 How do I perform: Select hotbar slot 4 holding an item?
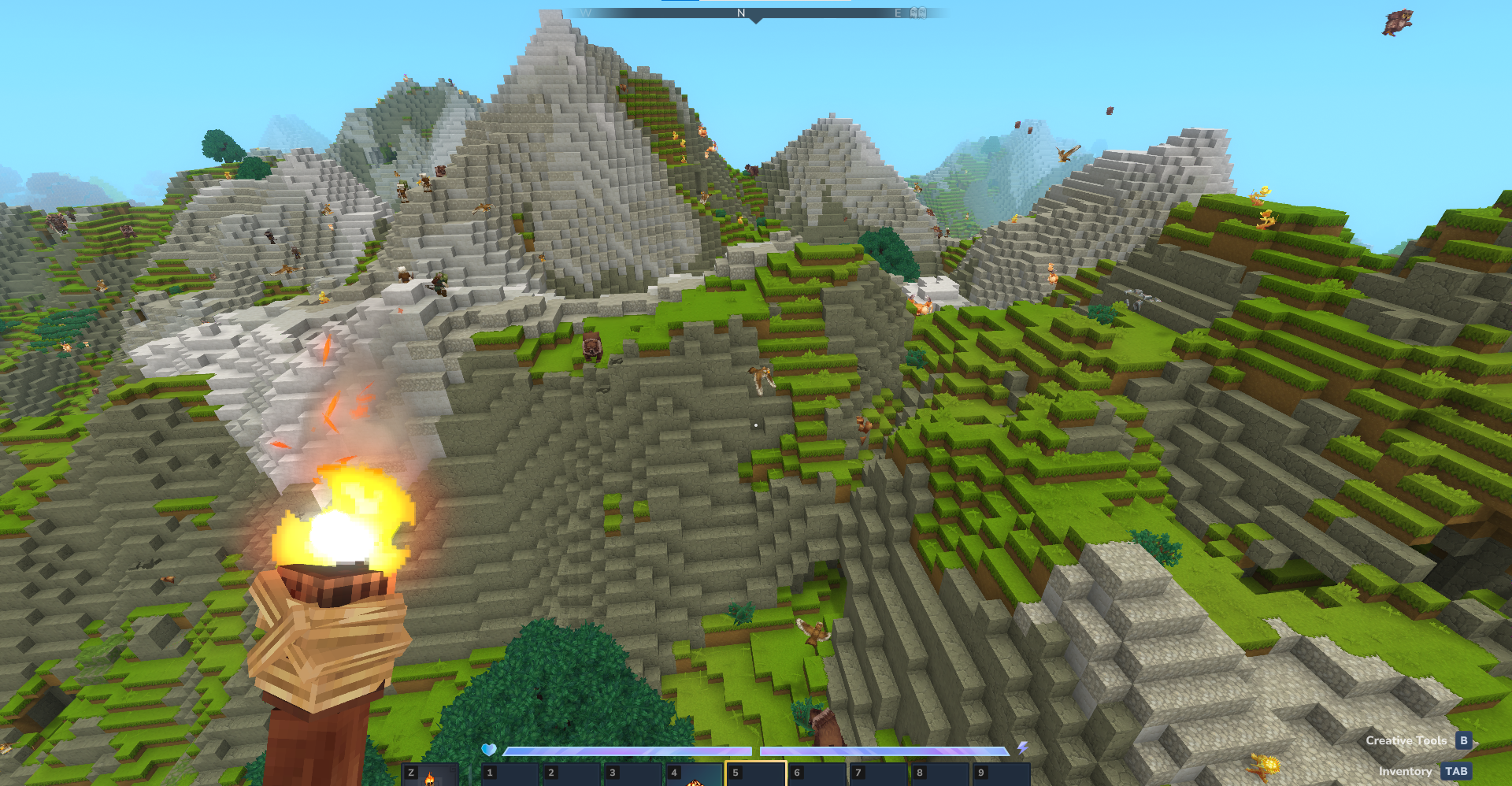pyautogui.click(x=694, y=775)
